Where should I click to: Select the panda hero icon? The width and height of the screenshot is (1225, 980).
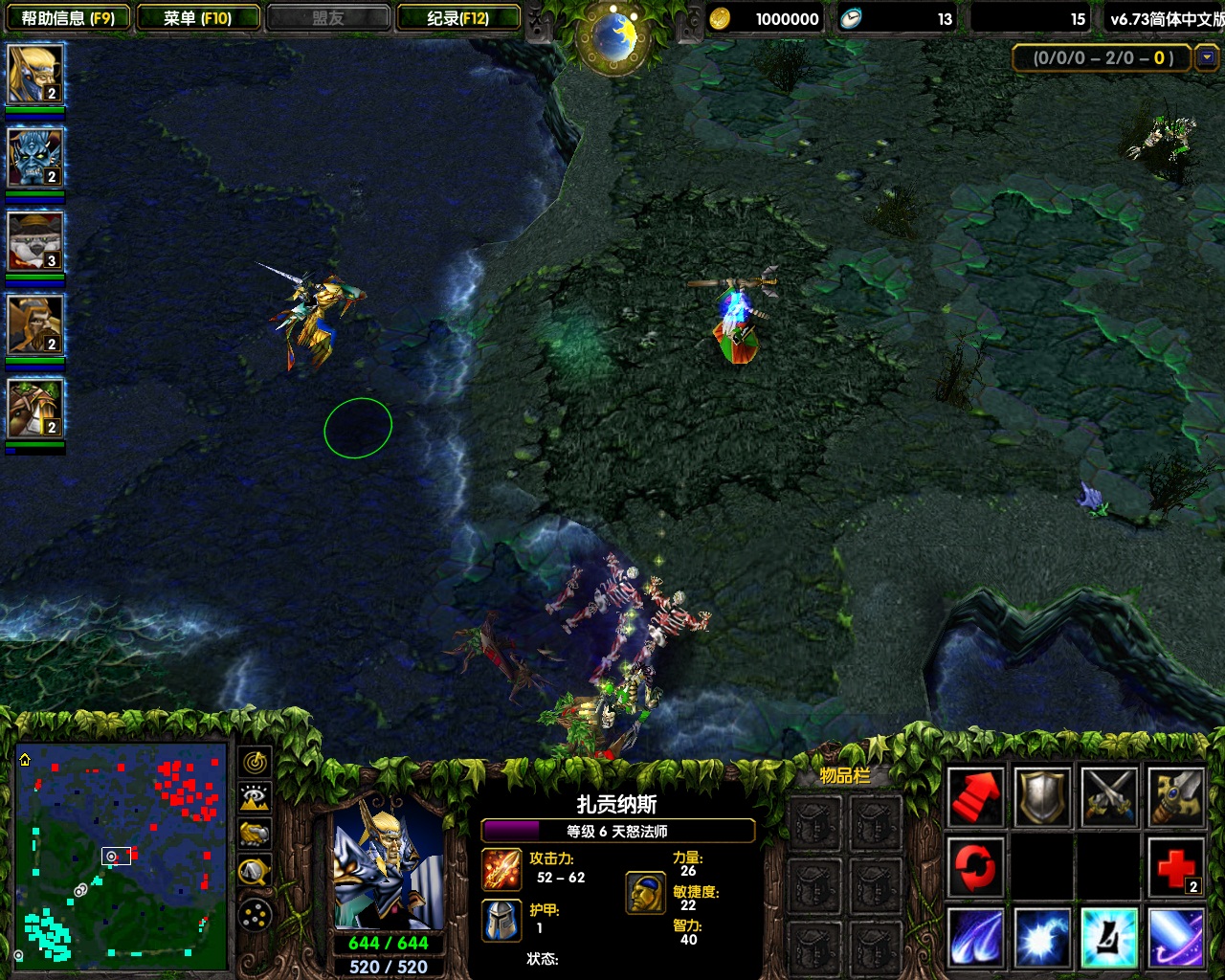pos(35,241)
